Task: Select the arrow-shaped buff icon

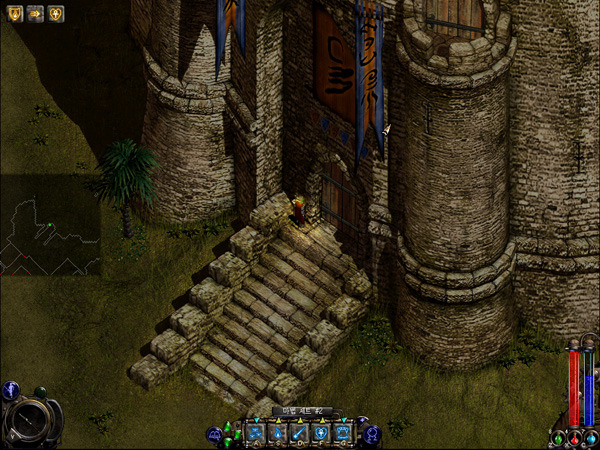Action: (34, 14)
